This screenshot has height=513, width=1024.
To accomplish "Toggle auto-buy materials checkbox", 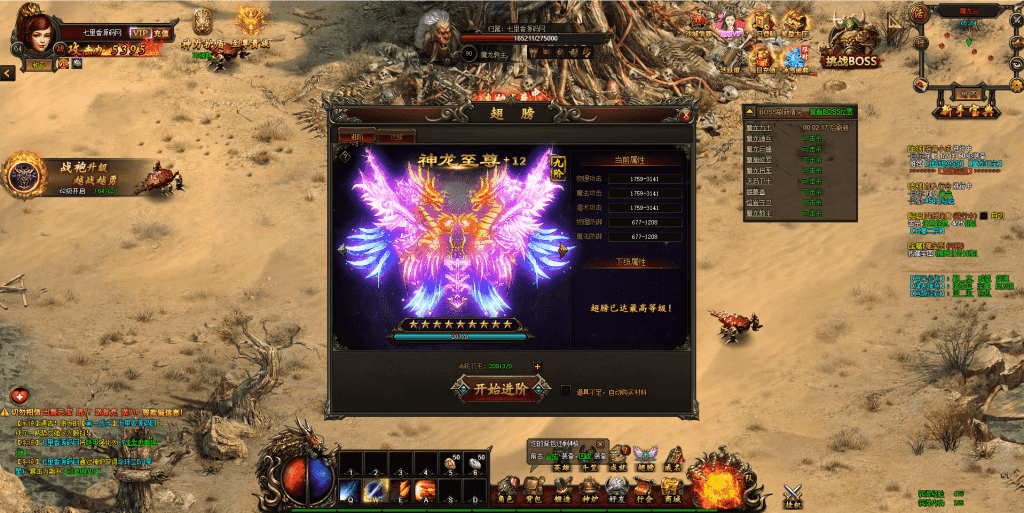I will pos(566,390).
